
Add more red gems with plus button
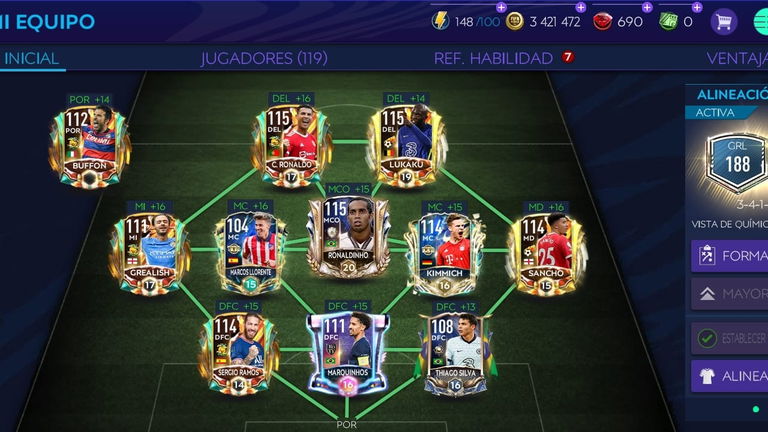pos(647,7)
